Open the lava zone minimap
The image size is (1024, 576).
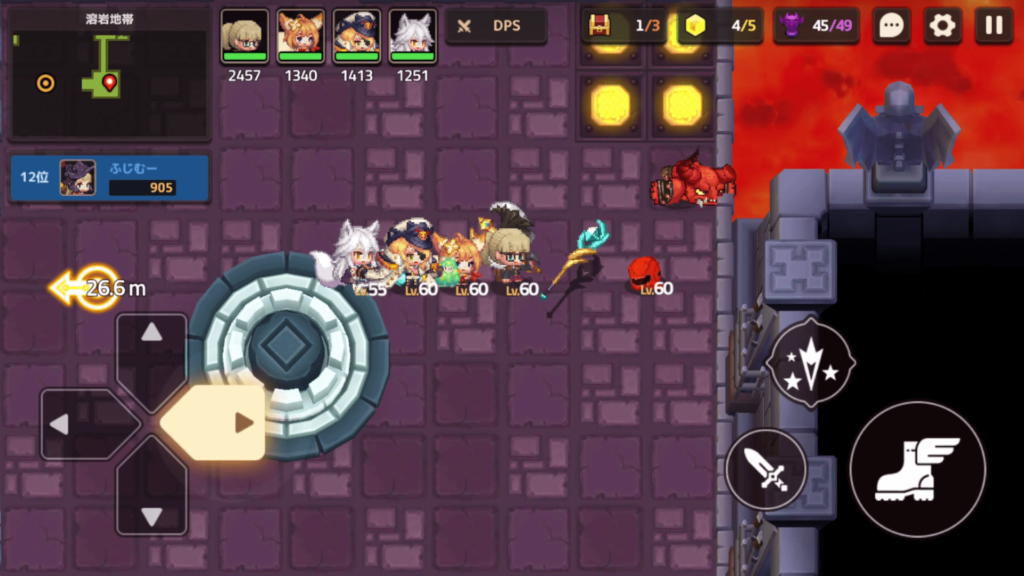coord(110,72)
